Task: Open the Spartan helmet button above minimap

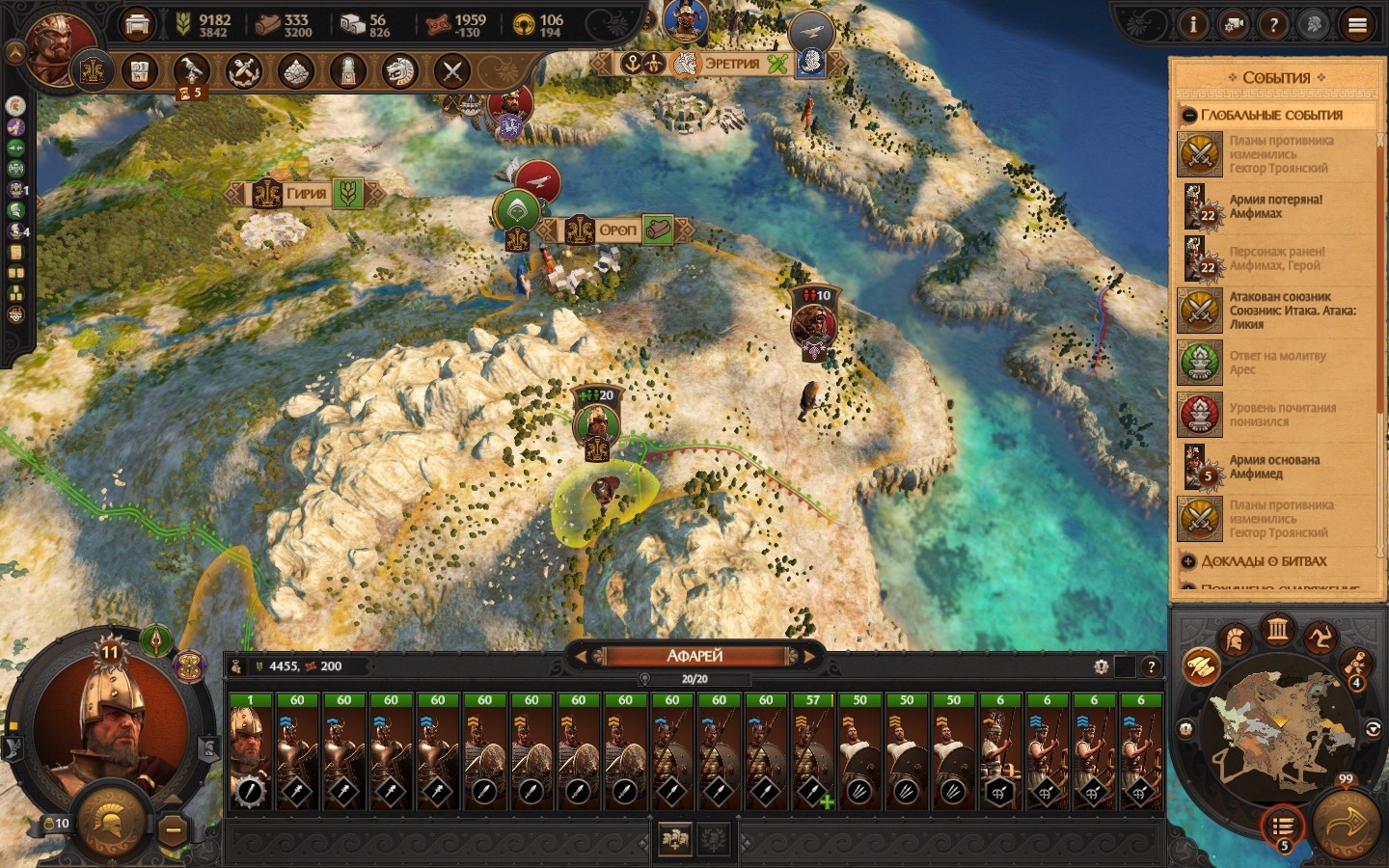Action: [1235, 639]
